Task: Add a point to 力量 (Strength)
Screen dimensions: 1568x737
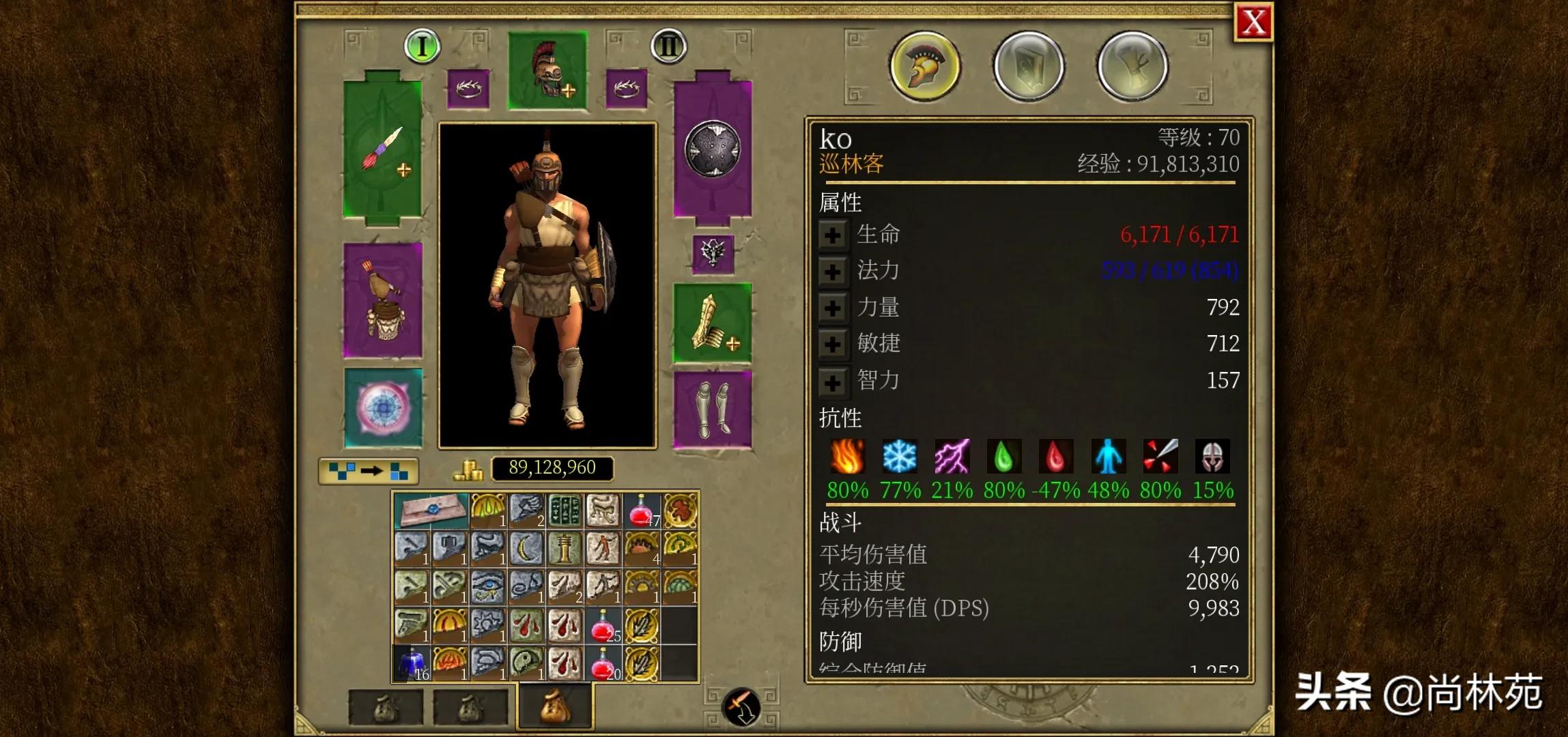Action: 832,308
